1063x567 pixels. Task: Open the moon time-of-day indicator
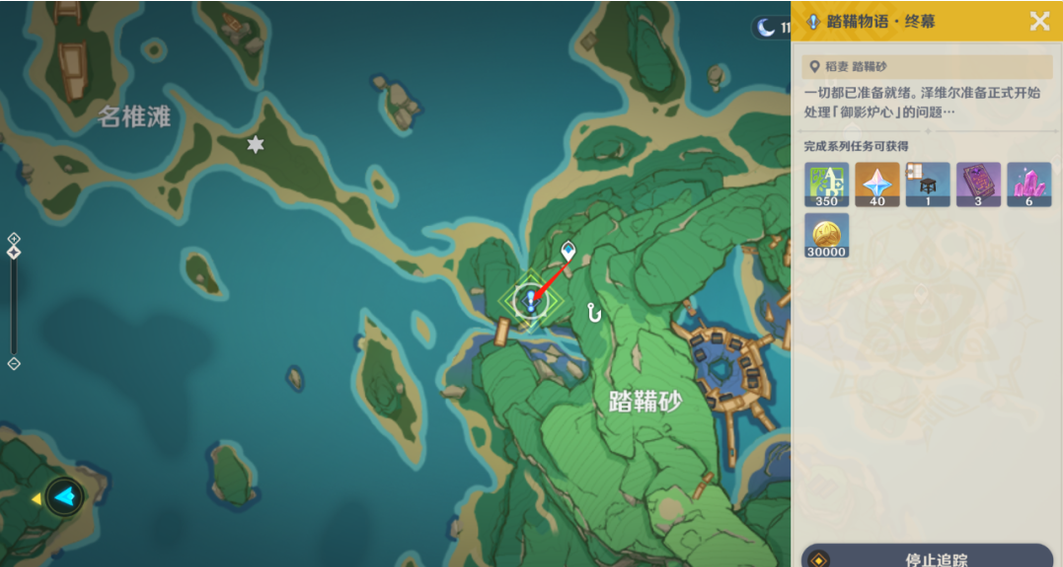768,28
